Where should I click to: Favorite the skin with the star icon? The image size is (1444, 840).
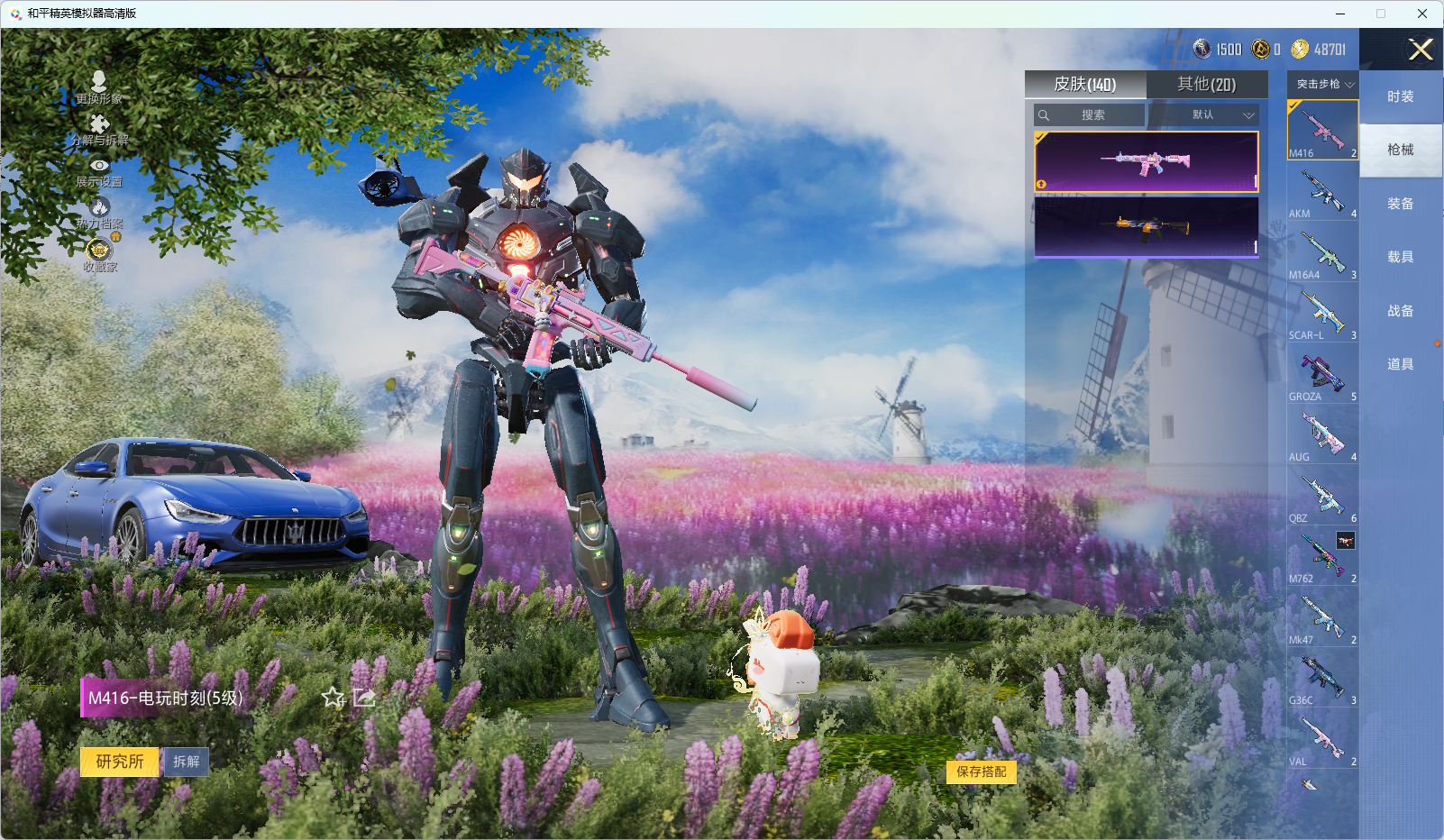(334, 698)
